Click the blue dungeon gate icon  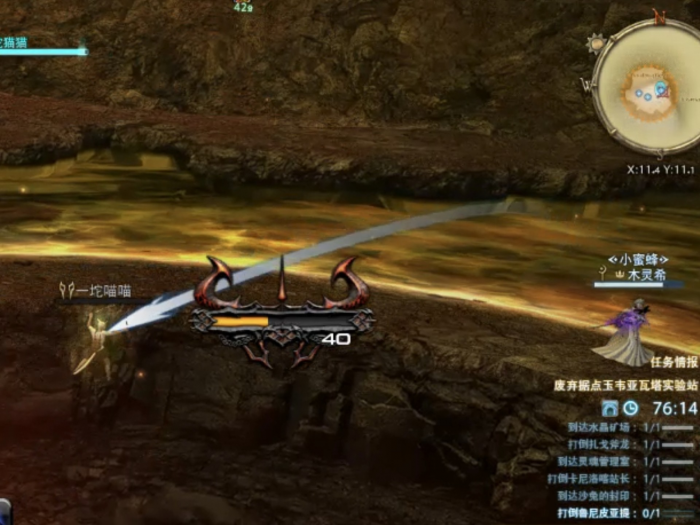click(x=610, y=408)
